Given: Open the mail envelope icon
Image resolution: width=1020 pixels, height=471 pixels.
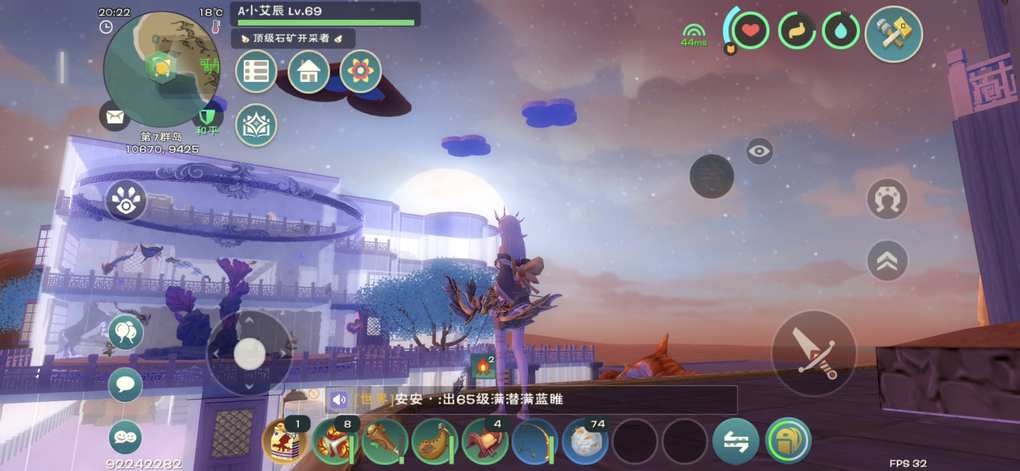Looking at the screenshot, I should (115, 116).
